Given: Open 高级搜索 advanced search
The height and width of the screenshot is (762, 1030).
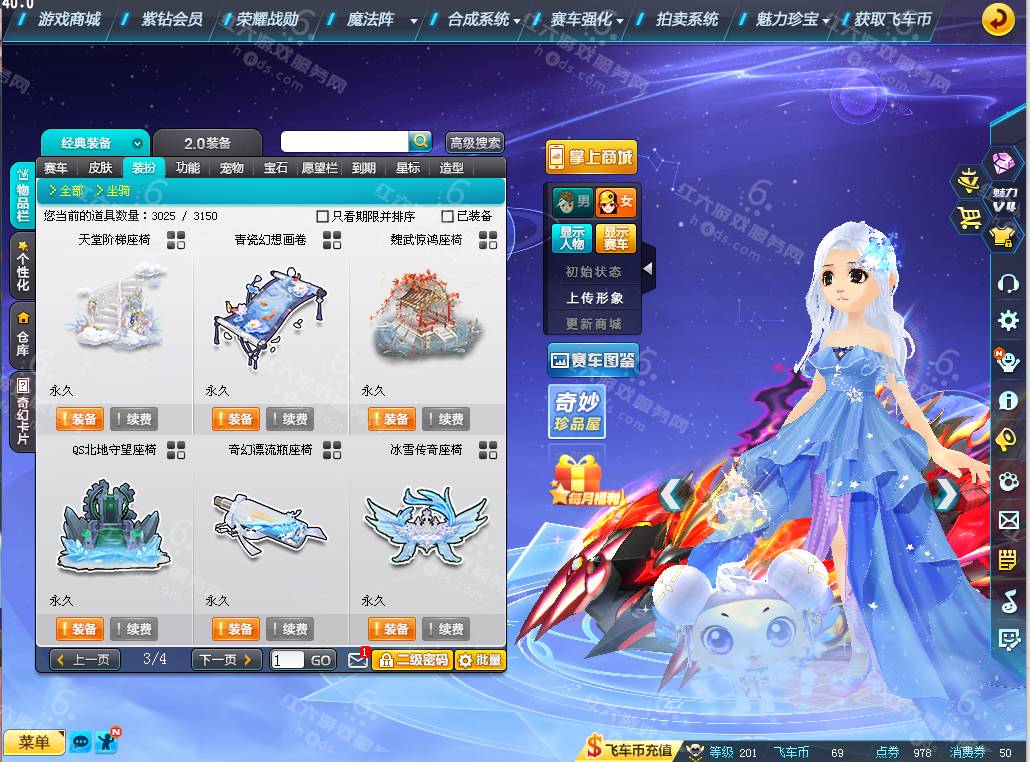Looking at the screenshot, I should tap(475, 143).
